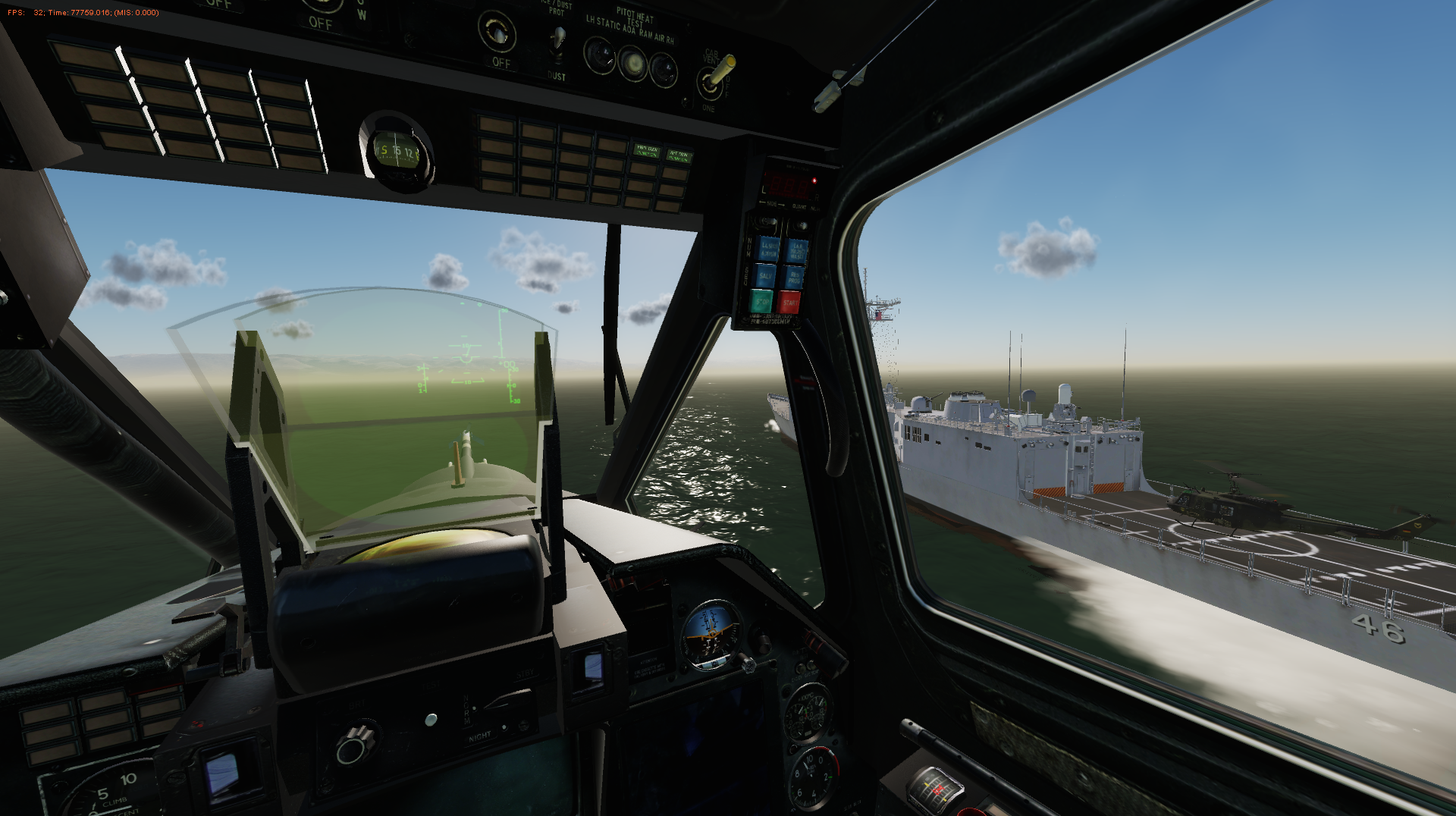Click the sight panel TEST button
Viewport: 1456px width, 816px height.
431,718
